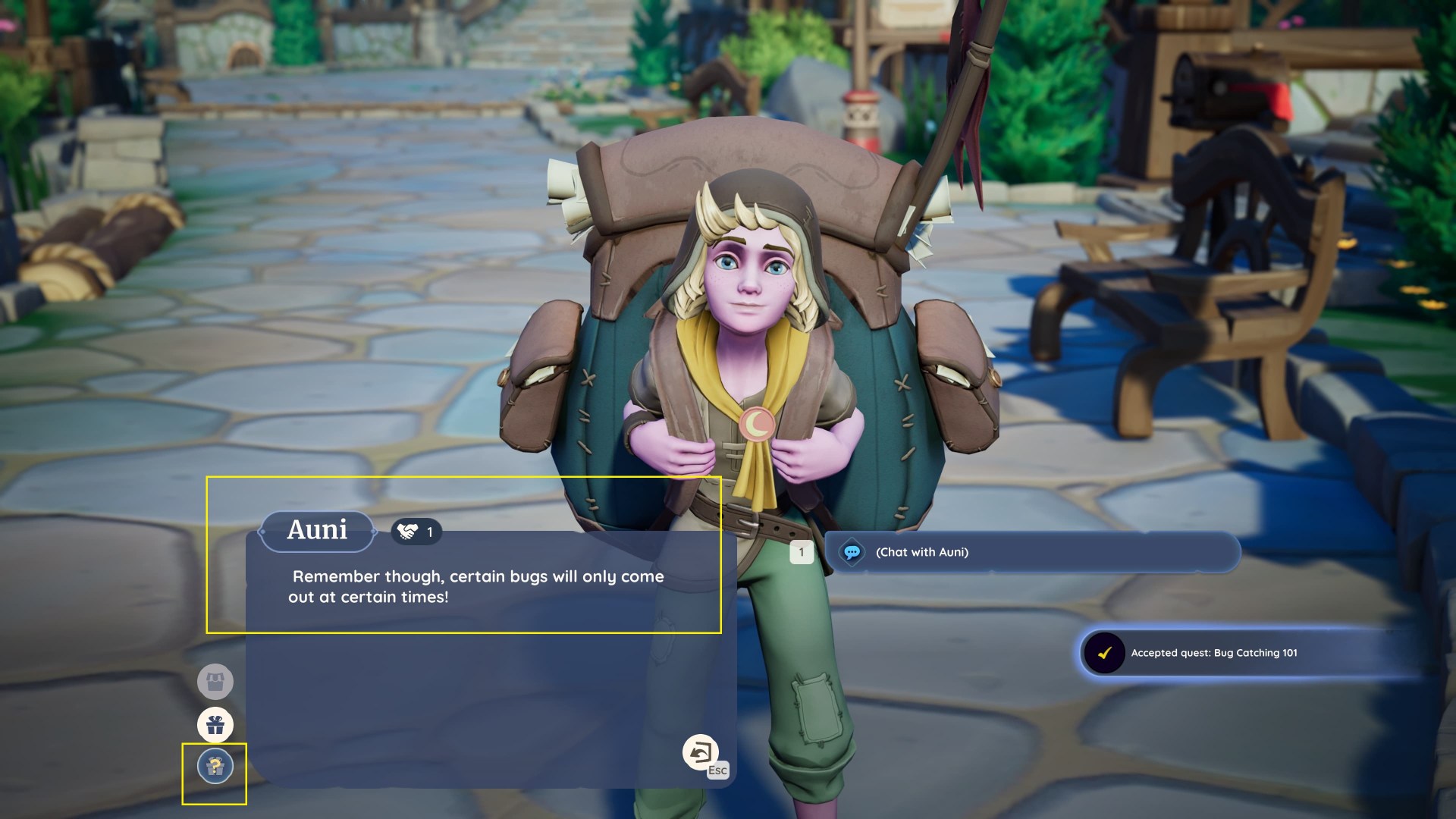Click the gift box with question mark icon

point(215,767)
